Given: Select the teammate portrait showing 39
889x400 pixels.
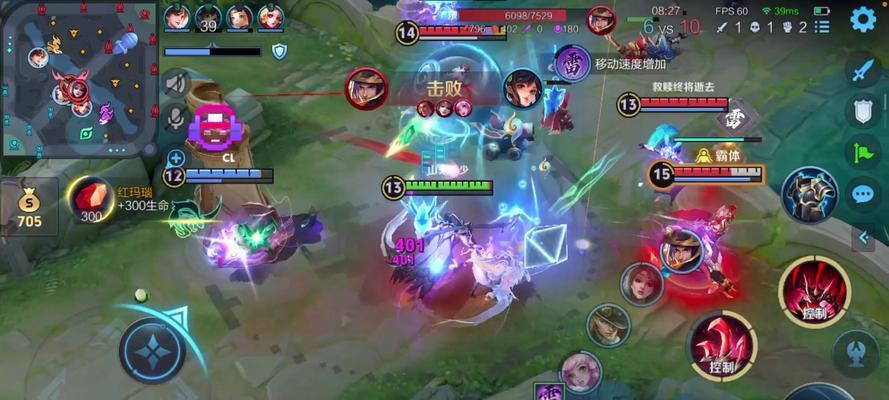Looking at the screenshot, I should [x=208, y=17].
